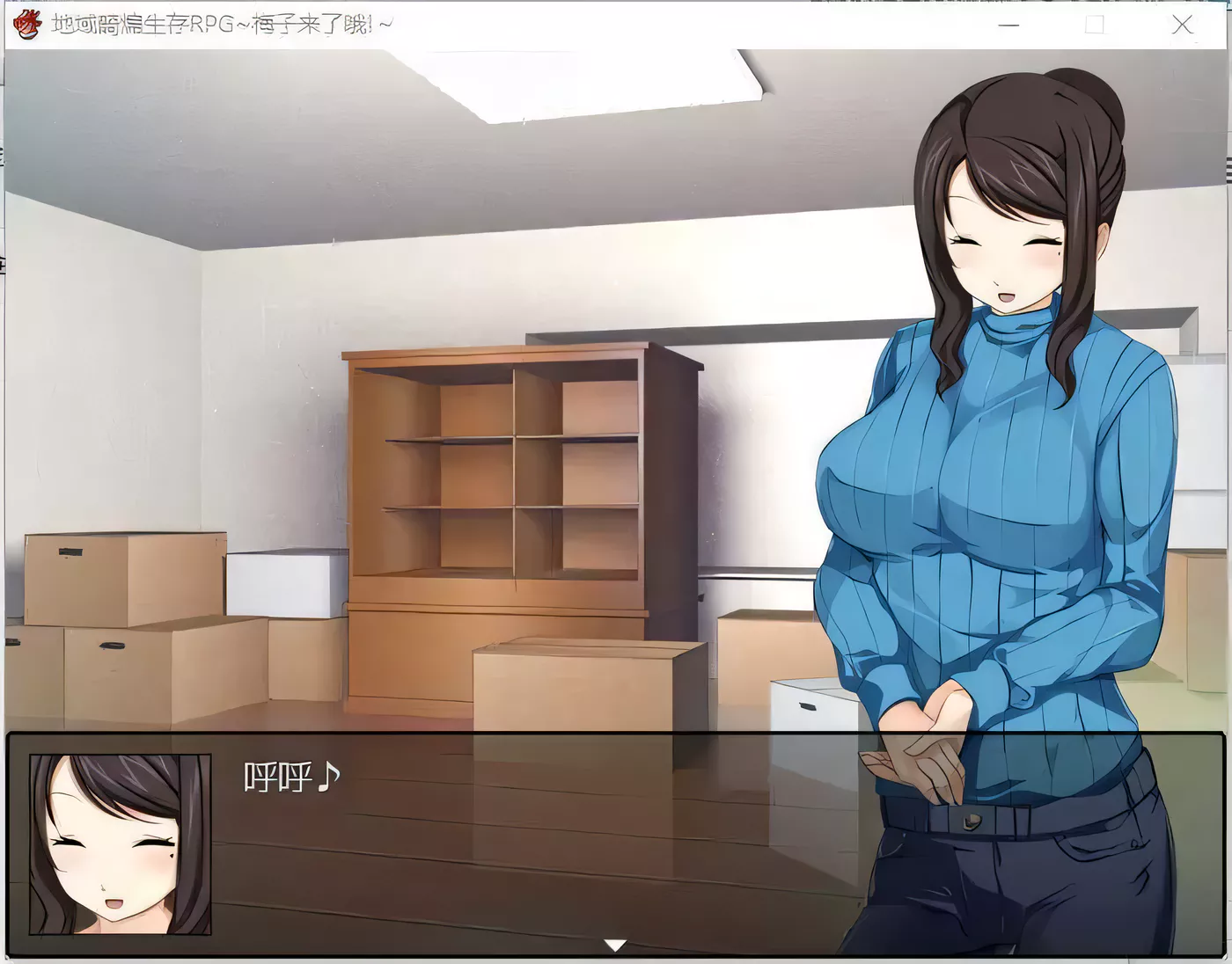1232x964 pixels.
Task: Click the ramen bowl game icon in titlebar
Action: pyautogui.click(x=26, y=24)
